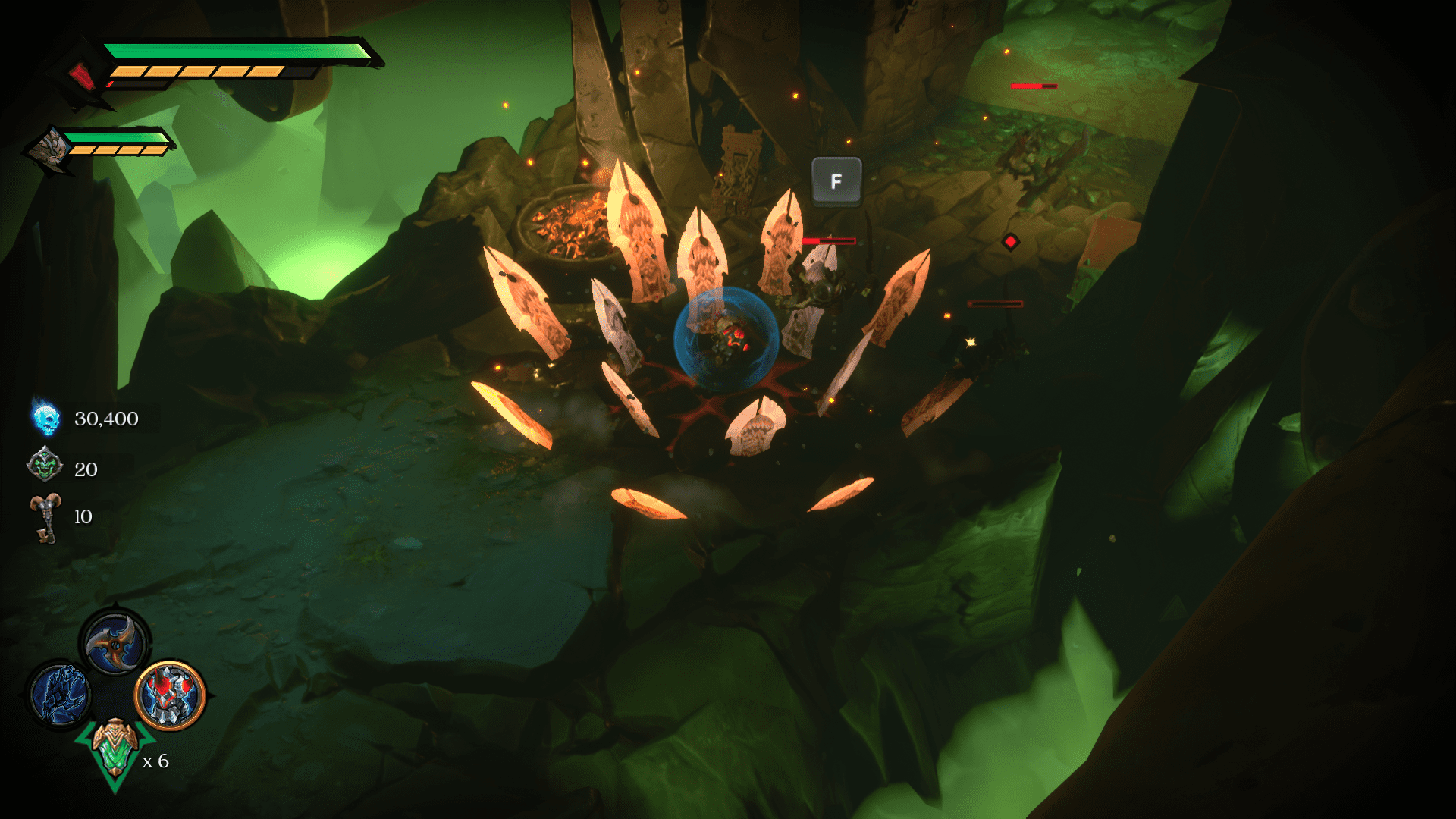Select the red active character portrait
This screenshot has height=819, width=1456.
[x=82, y=75]
